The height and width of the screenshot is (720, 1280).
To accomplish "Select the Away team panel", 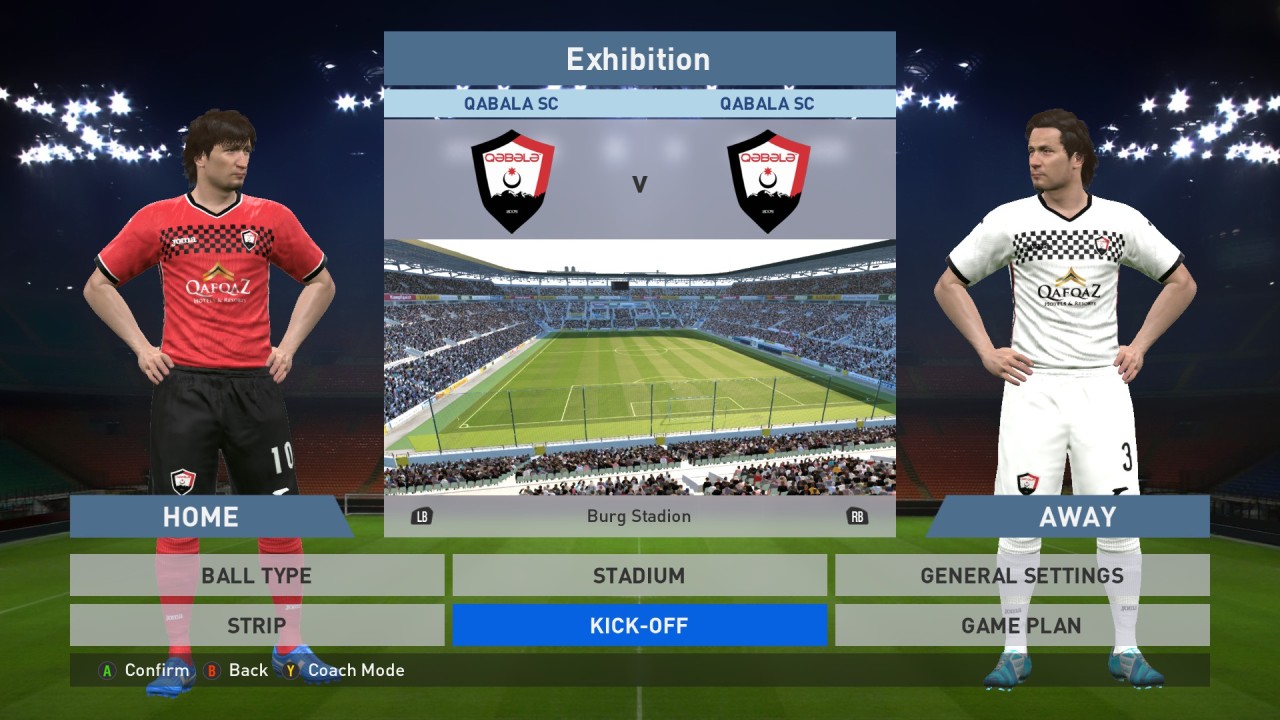I will pyautogui.click(x=1077, y=517).
